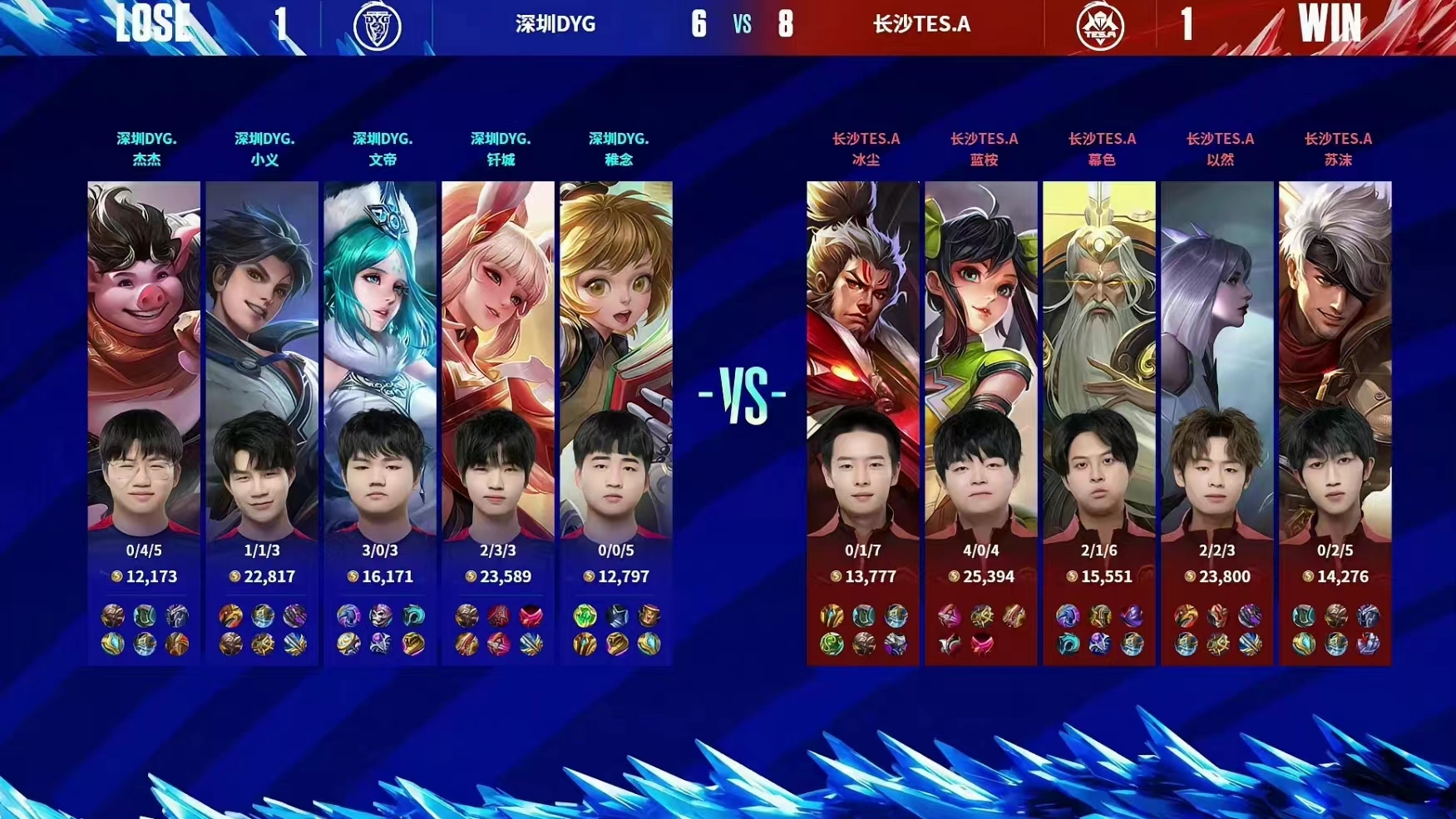Select player 杰杰's card with pig hero
Image resolution: width=1456 pixels, height=819 pixels.
tap(144, 358)
